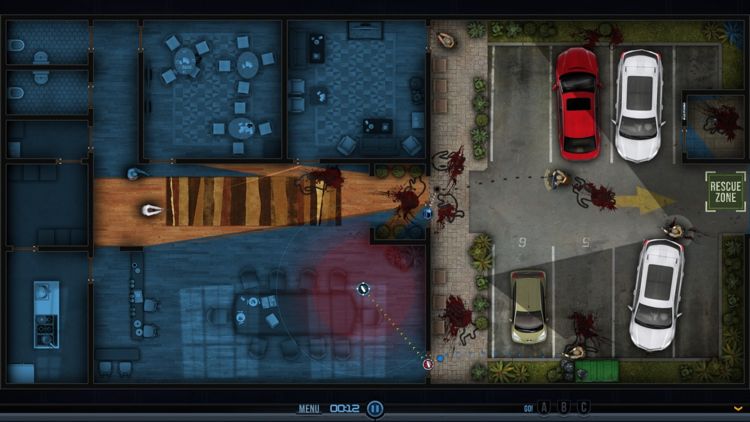Expand the orange chevron arrow panel

click(738, 408)
